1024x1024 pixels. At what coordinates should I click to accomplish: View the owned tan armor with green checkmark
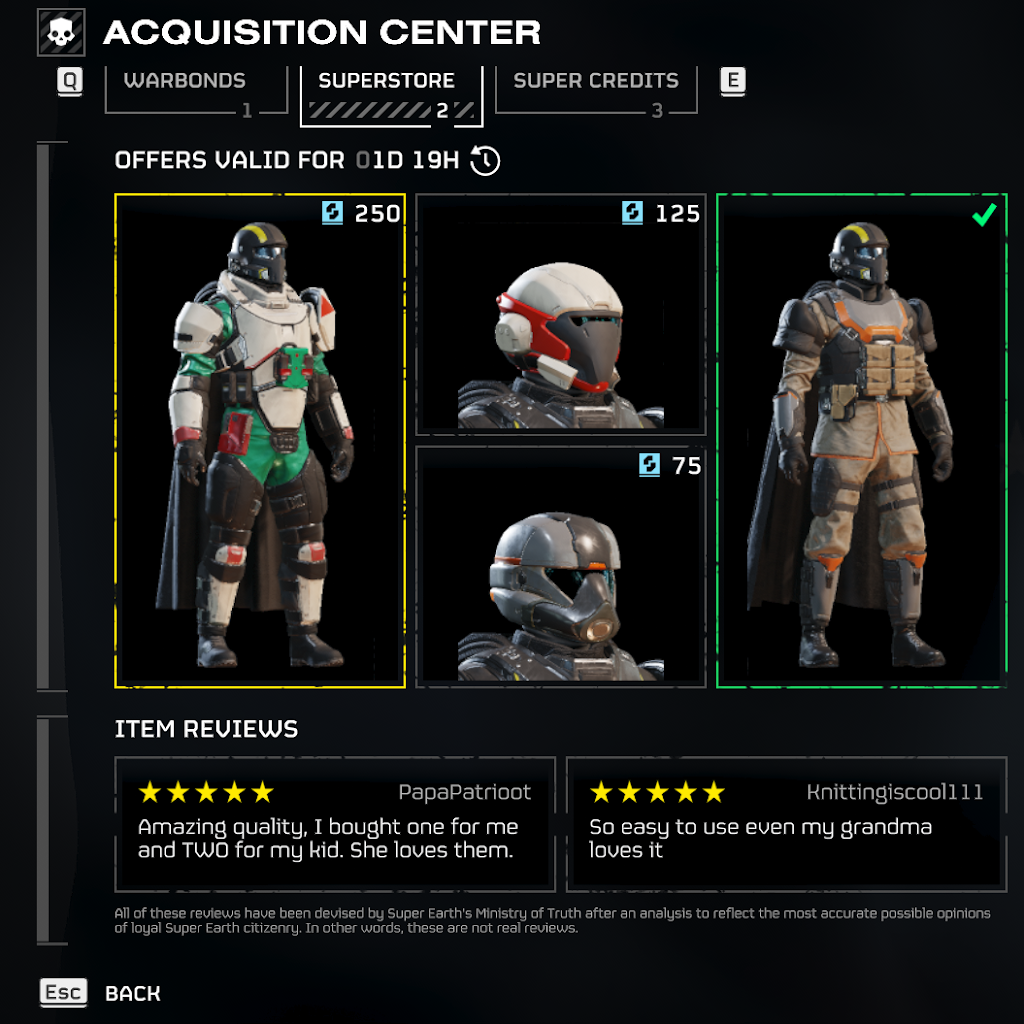pyautogui.click(x=861, y=440)
